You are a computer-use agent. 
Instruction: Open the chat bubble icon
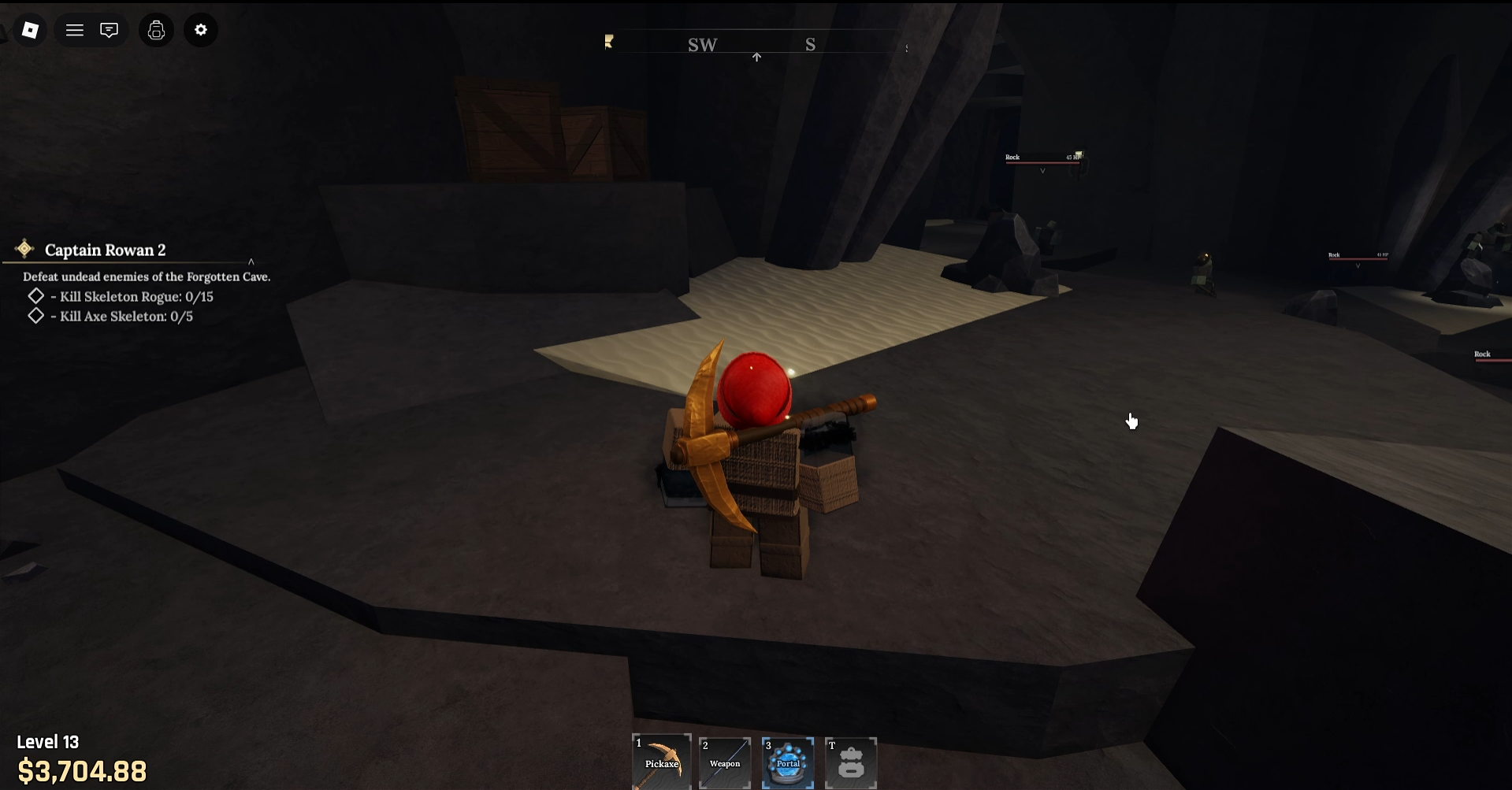109,30
